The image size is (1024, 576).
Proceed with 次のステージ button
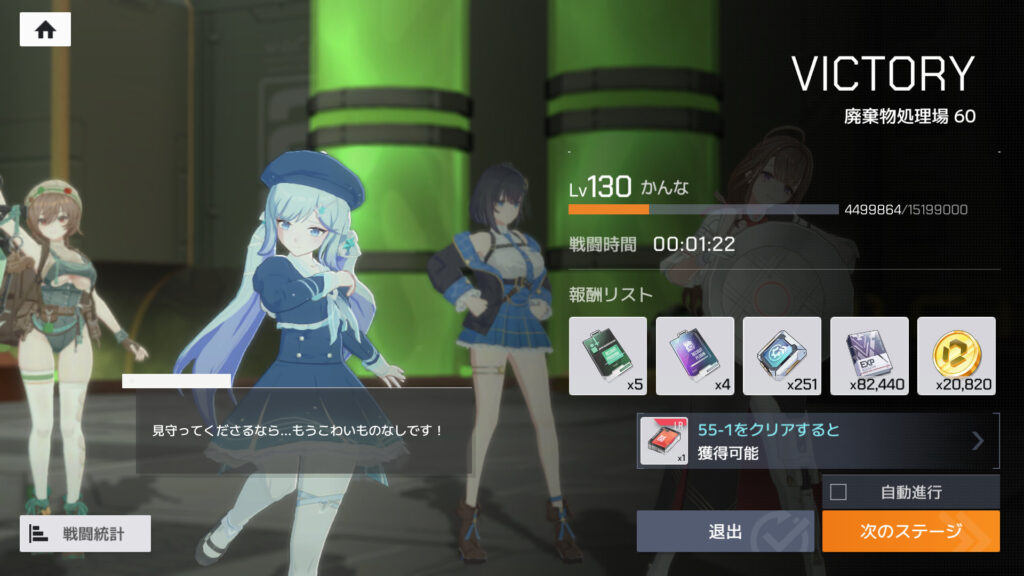point(910,531)
